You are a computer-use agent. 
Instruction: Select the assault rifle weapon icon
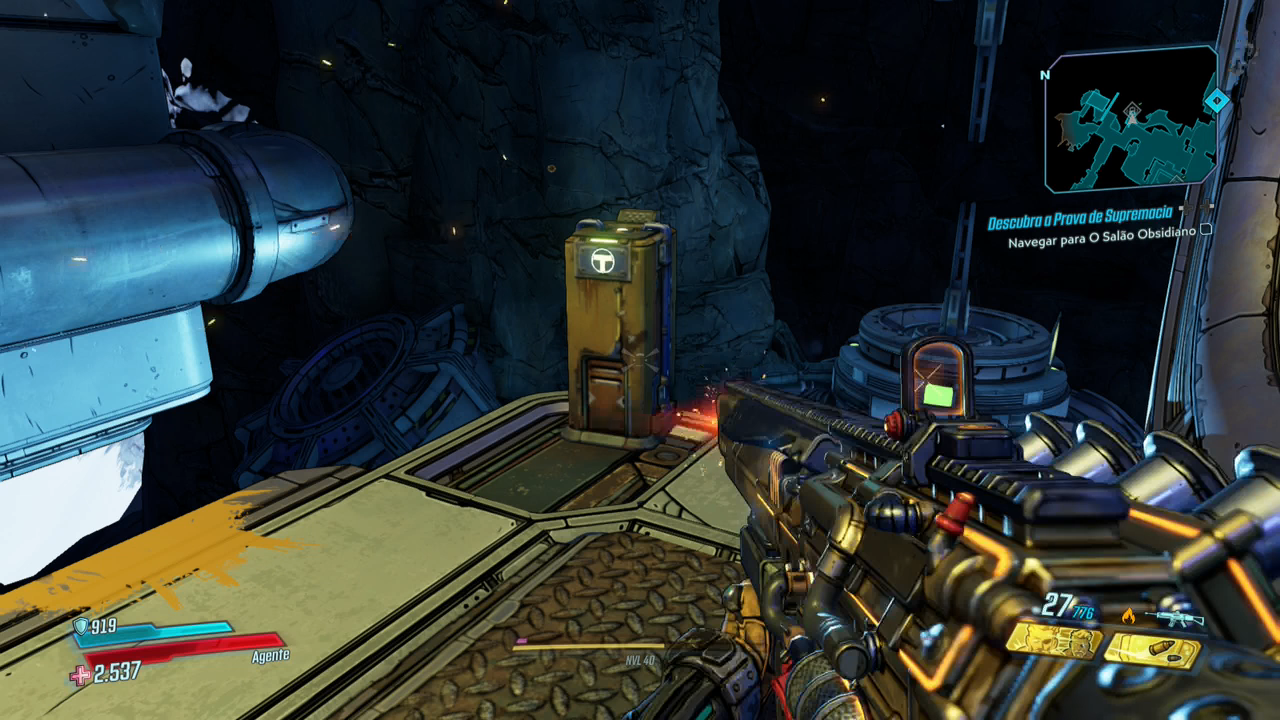tap(1174, 617)
